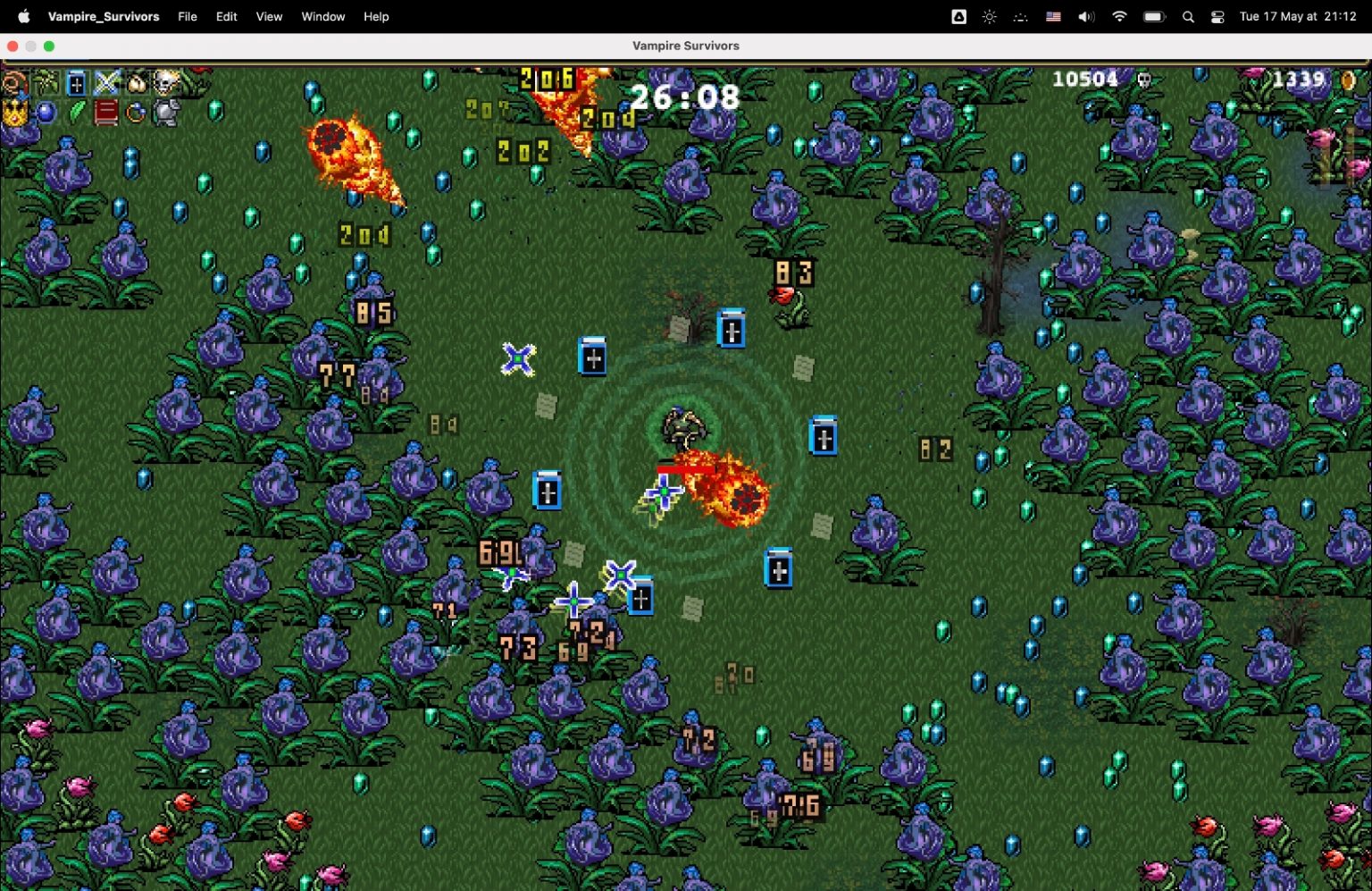The width and height of the screenshot is (1372, 891).
Task: Select the curled Whip weapon icon
Action: pos(13,83)
